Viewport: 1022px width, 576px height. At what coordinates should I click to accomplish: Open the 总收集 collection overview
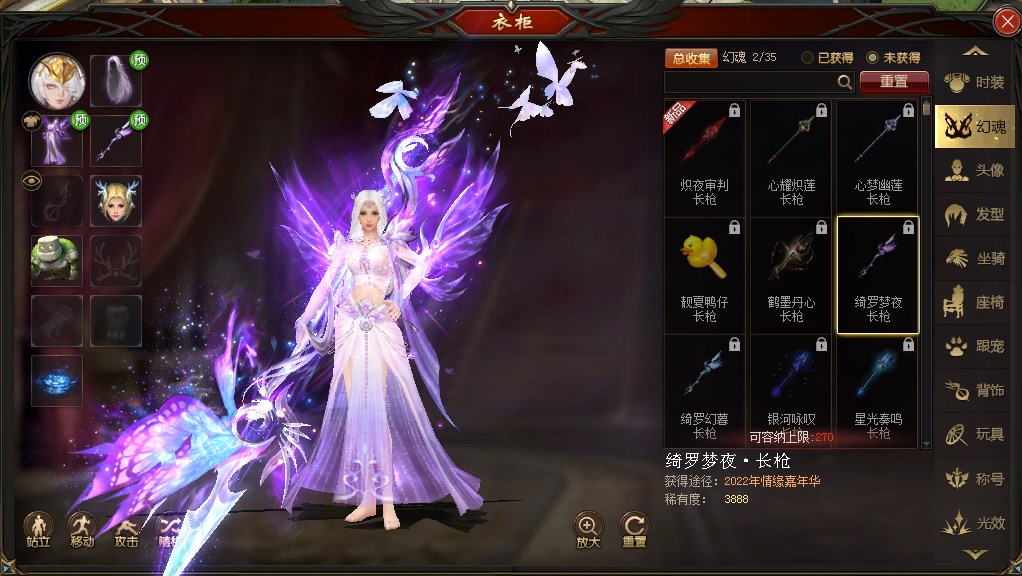(x=691, y=58)
